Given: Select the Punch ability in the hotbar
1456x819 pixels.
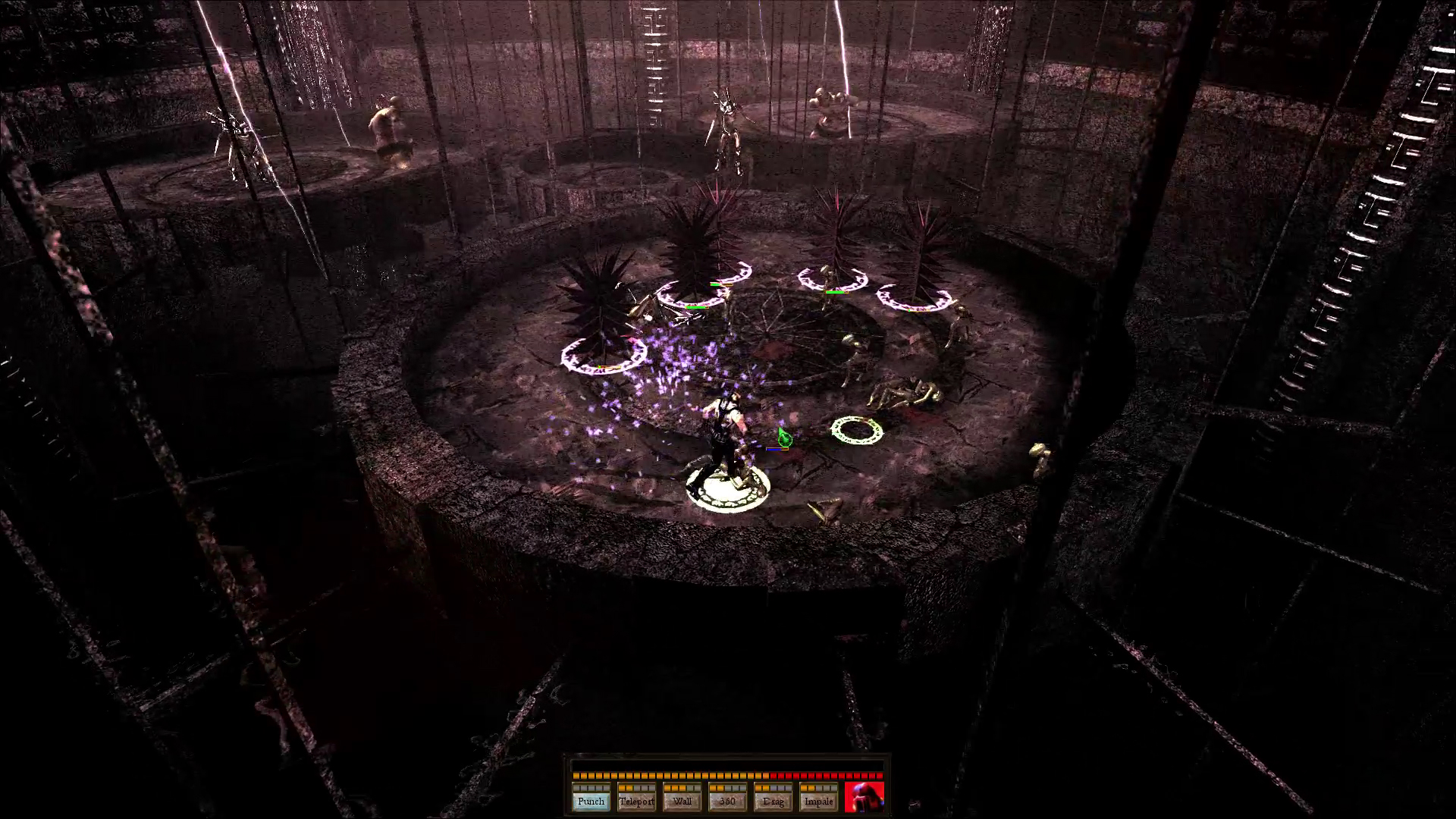Looking at the screenshot, I should [591, 802].
